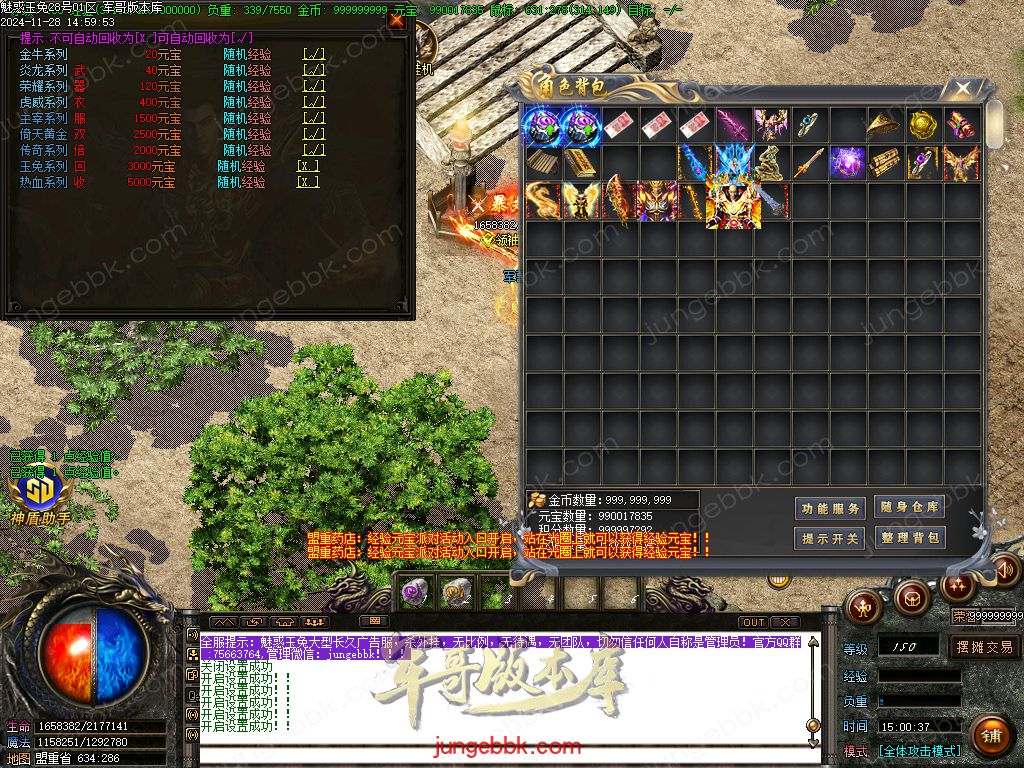1024x768 pixels.
Task: Close the 角色背包 inventory window
Action: [x=963, y=89]
